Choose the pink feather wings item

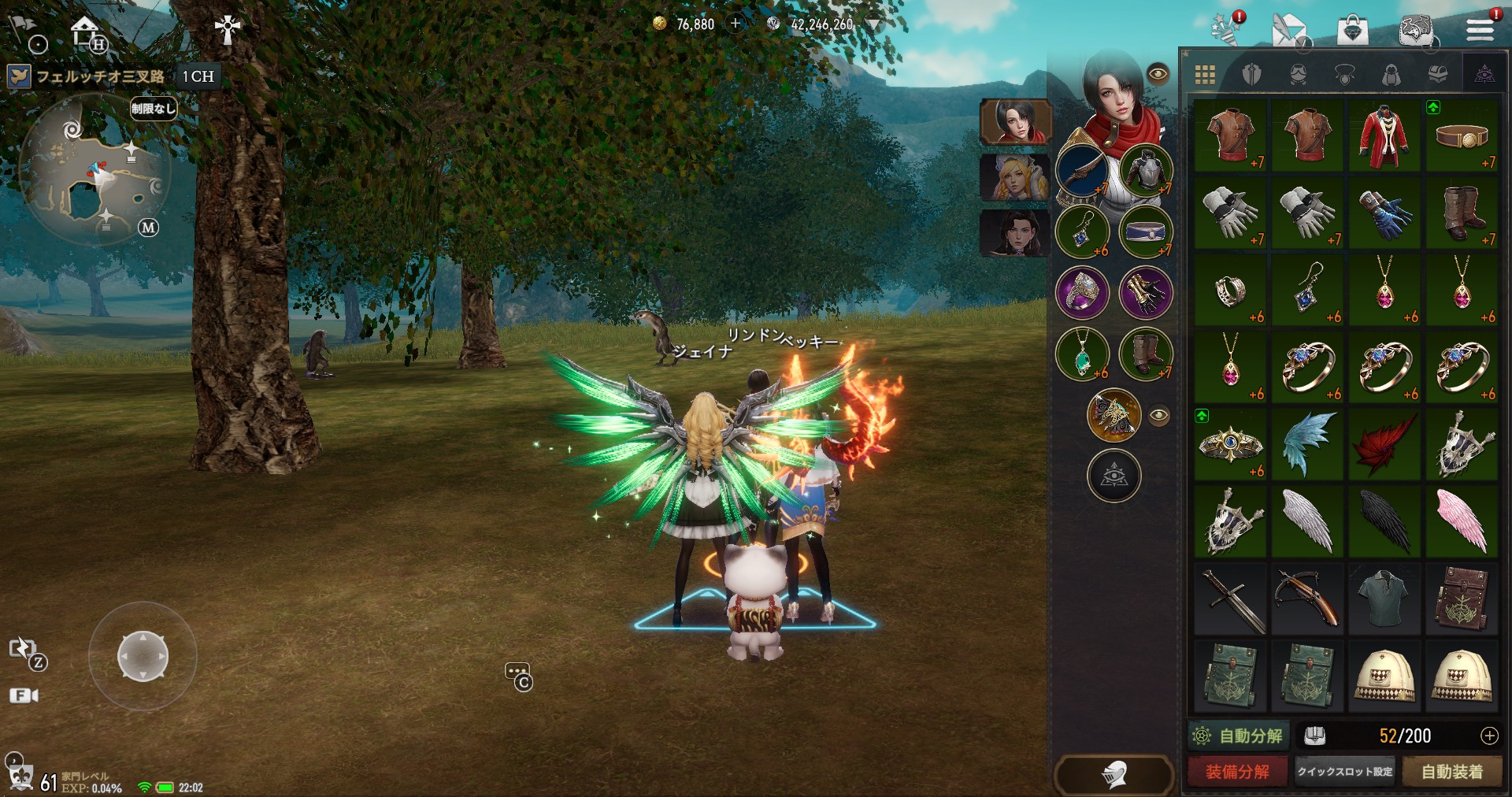click(1462, 521)
